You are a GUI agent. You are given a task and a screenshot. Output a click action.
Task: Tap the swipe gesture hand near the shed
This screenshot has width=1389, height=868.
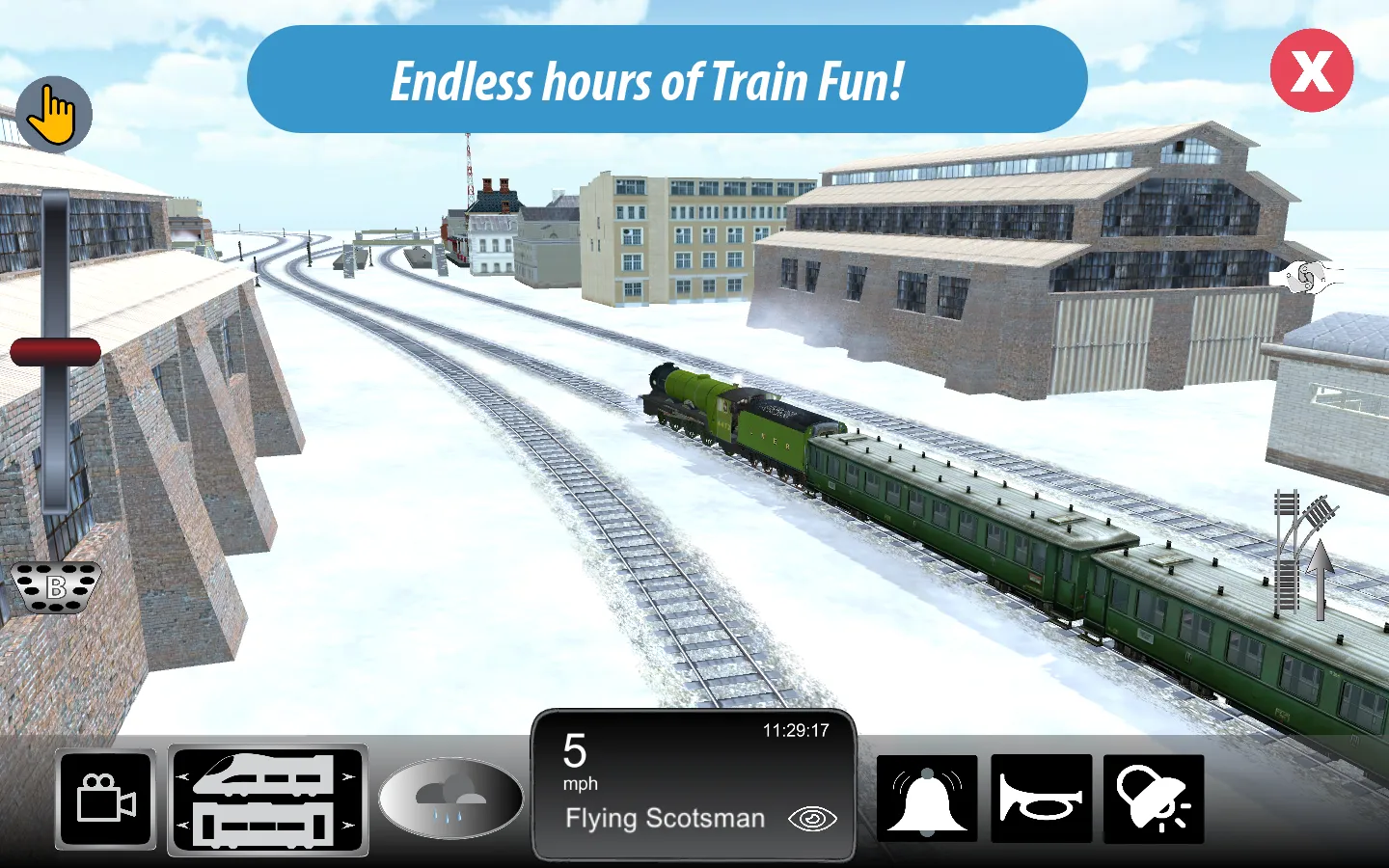coord(1309,277)
